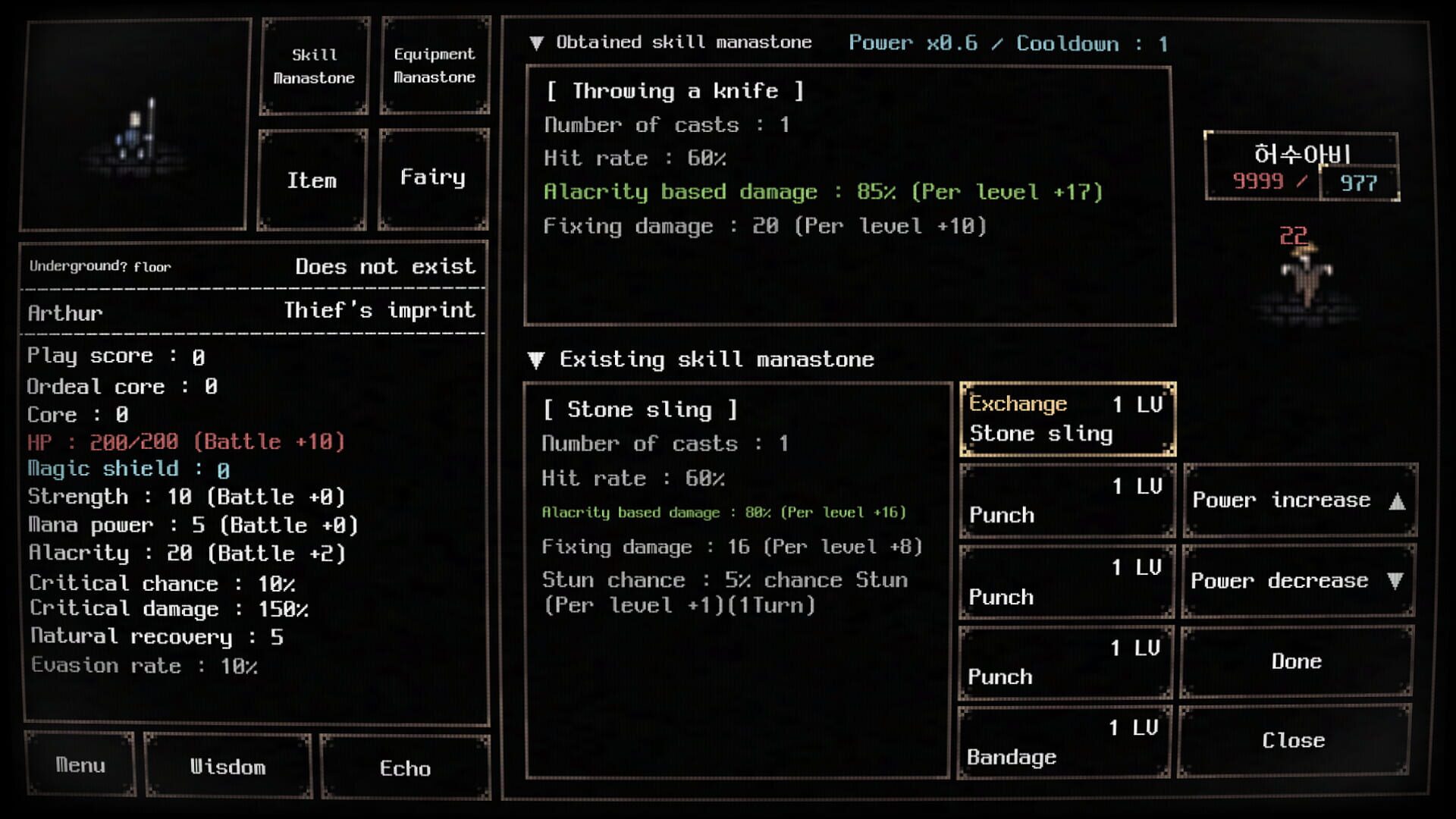Screen dimensions: 1456x819
Task: Open the Skill Manastone panel
Action: (x=313, y=66)
